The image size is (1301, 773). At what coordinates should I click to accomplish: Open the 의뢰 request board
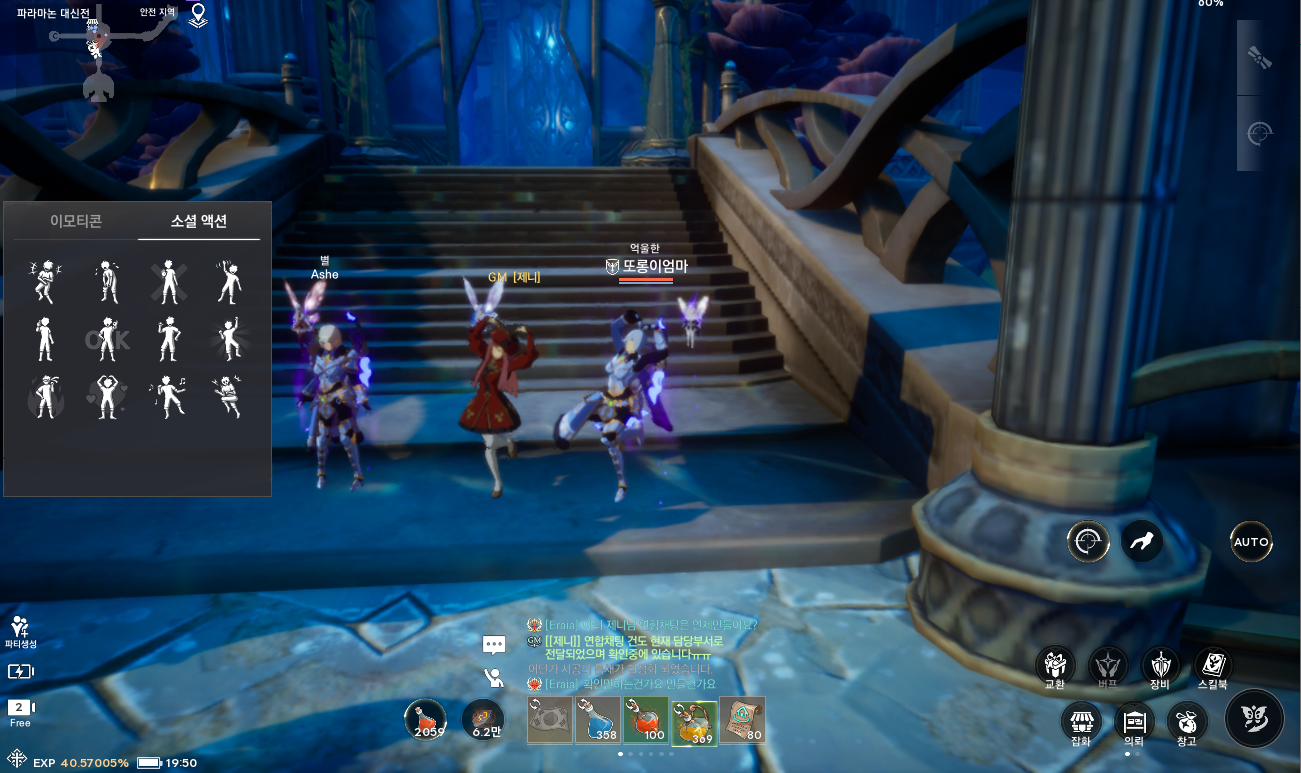[x=1134, y=721]
